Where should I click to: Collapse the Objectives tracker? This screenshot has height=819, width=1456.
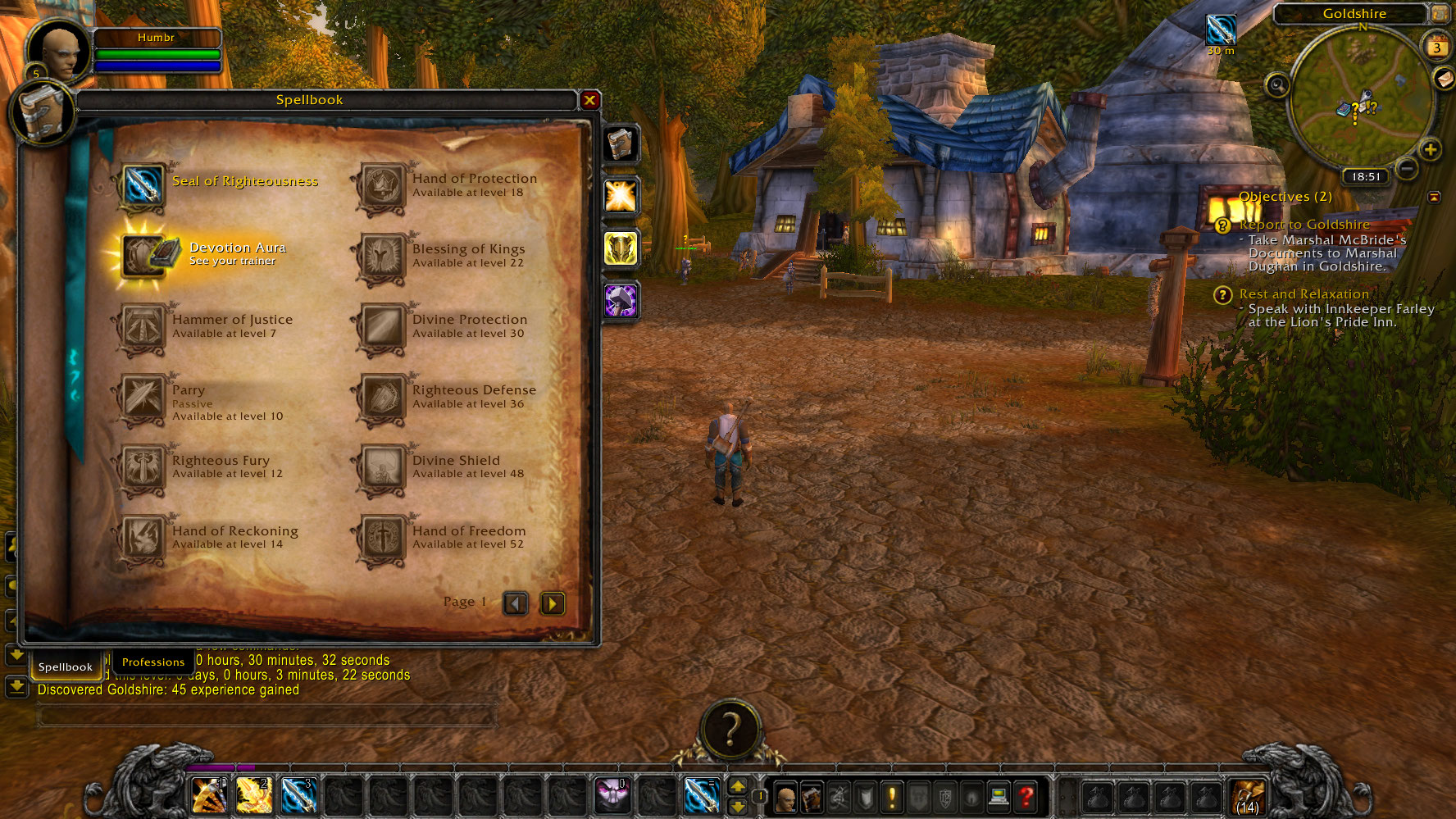1434,197
